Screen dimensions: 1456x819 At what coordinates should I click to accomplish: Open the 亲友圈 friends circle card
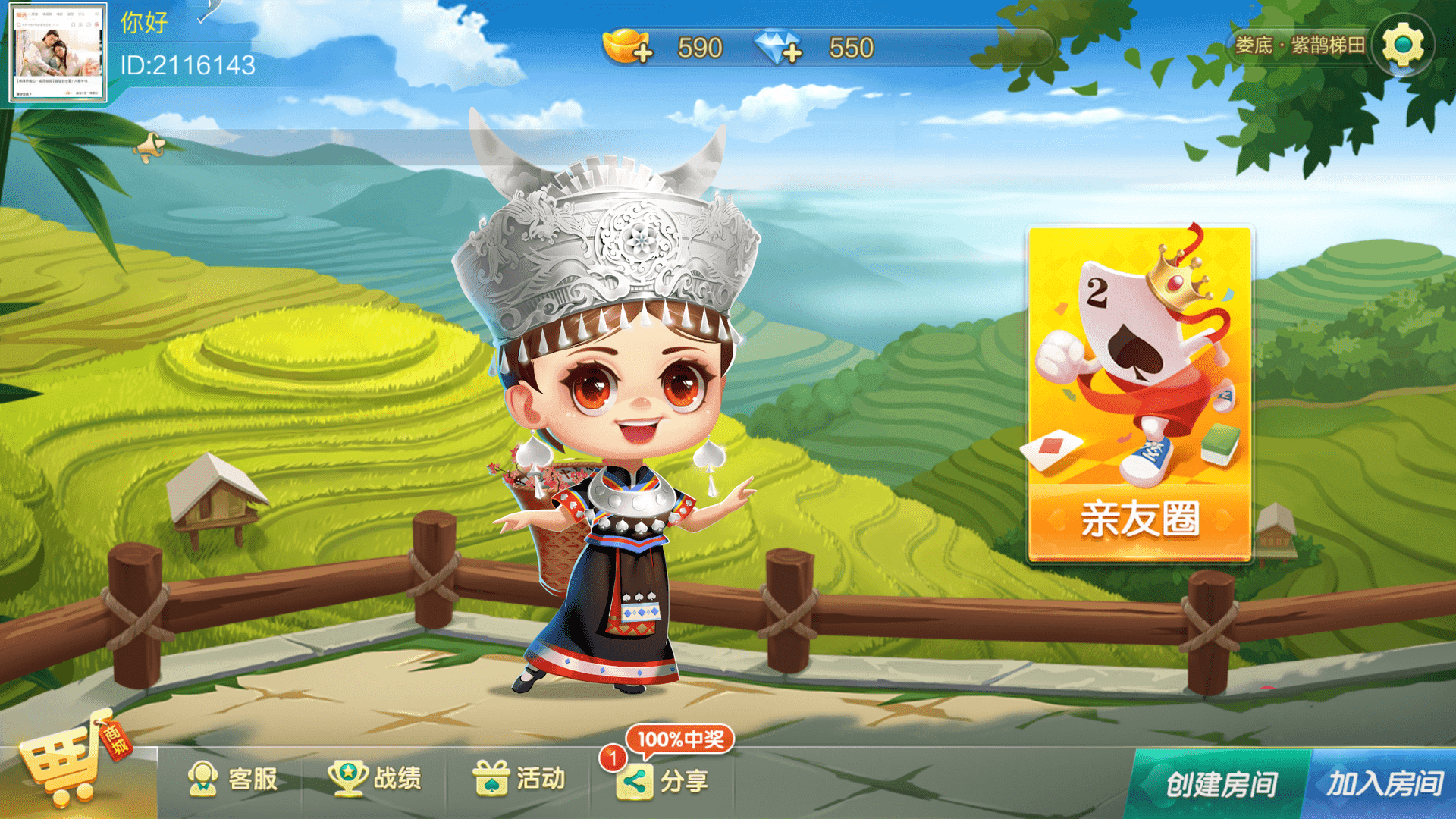pyautogui.click(x=1139, y=394)
